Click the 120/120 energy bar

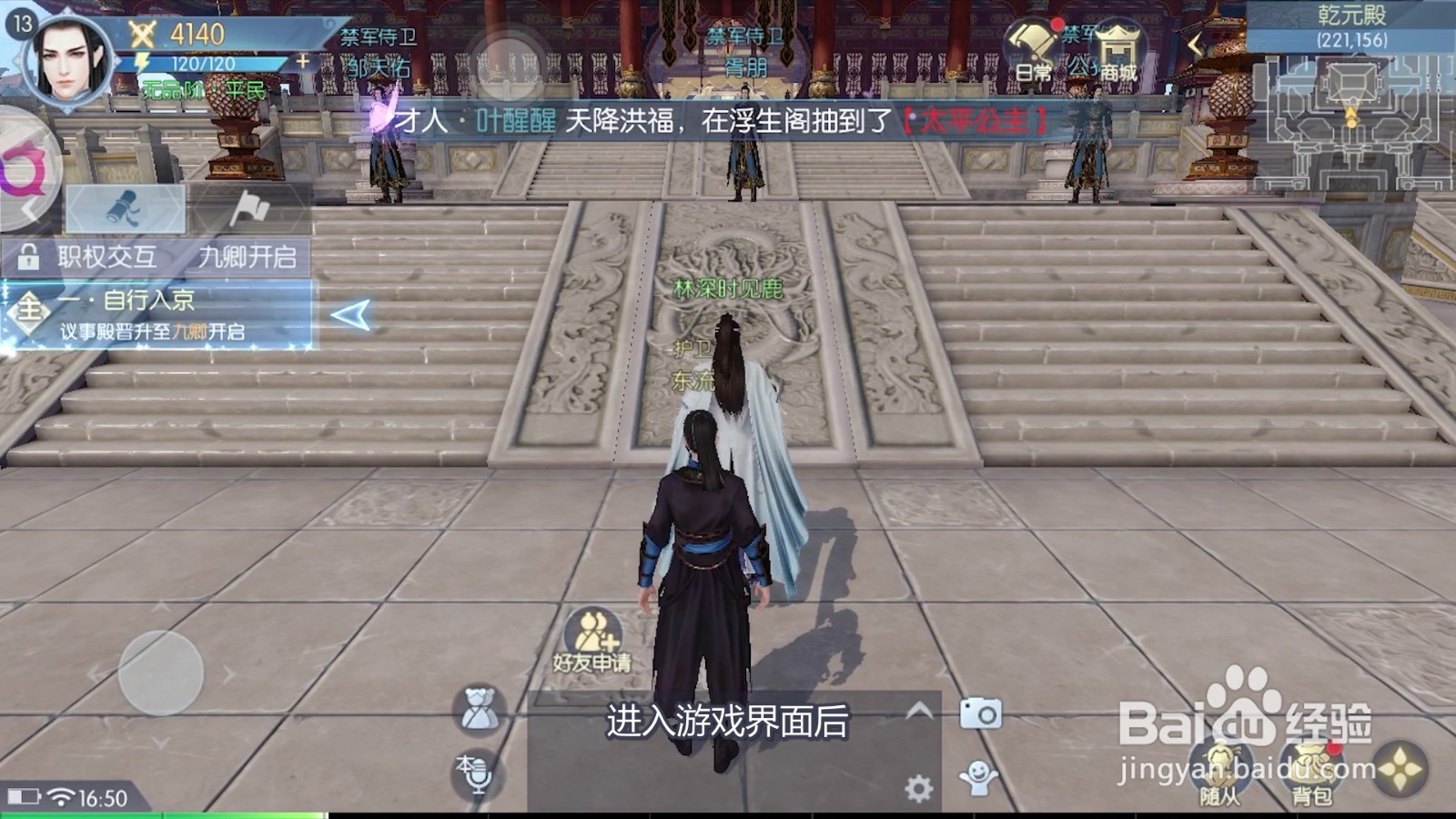point(205,62)
